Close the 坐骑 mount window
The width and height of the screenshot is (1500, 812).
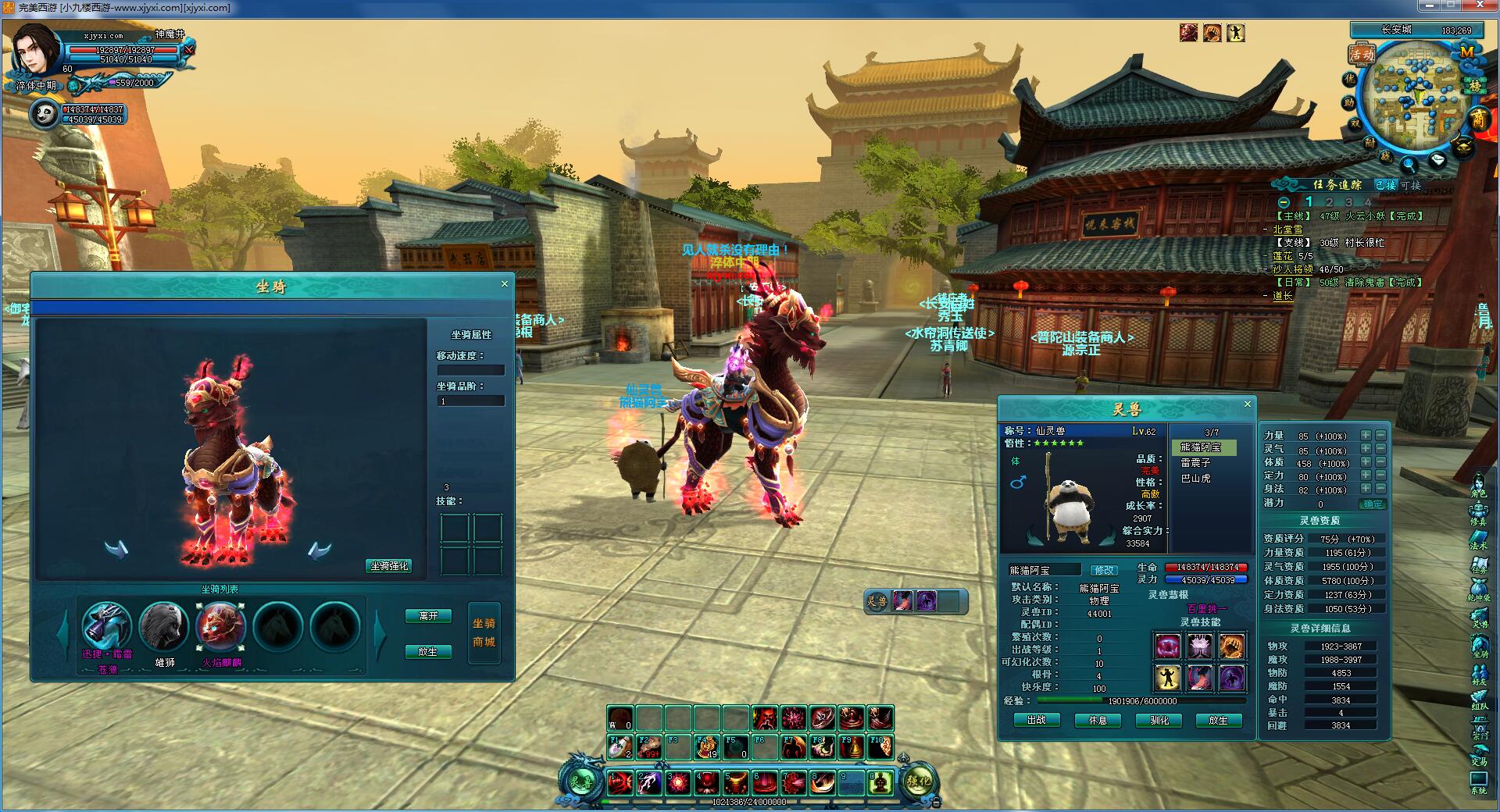(x=505, y=284)
